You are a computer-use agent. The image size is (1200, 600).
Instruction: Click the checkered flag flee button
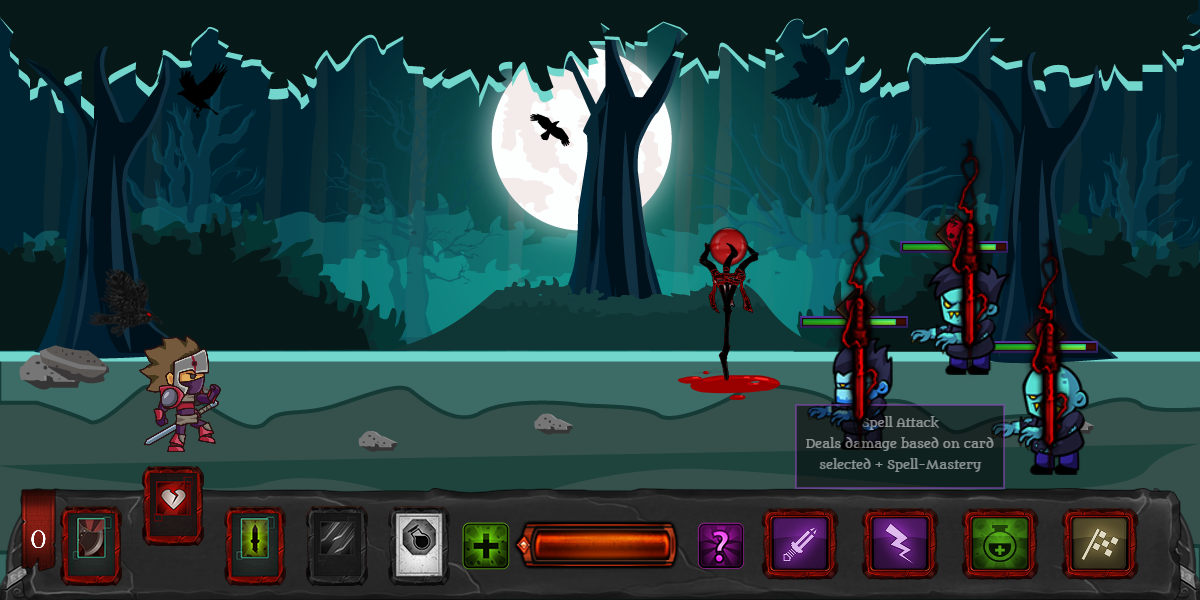tap(1099, 544)
